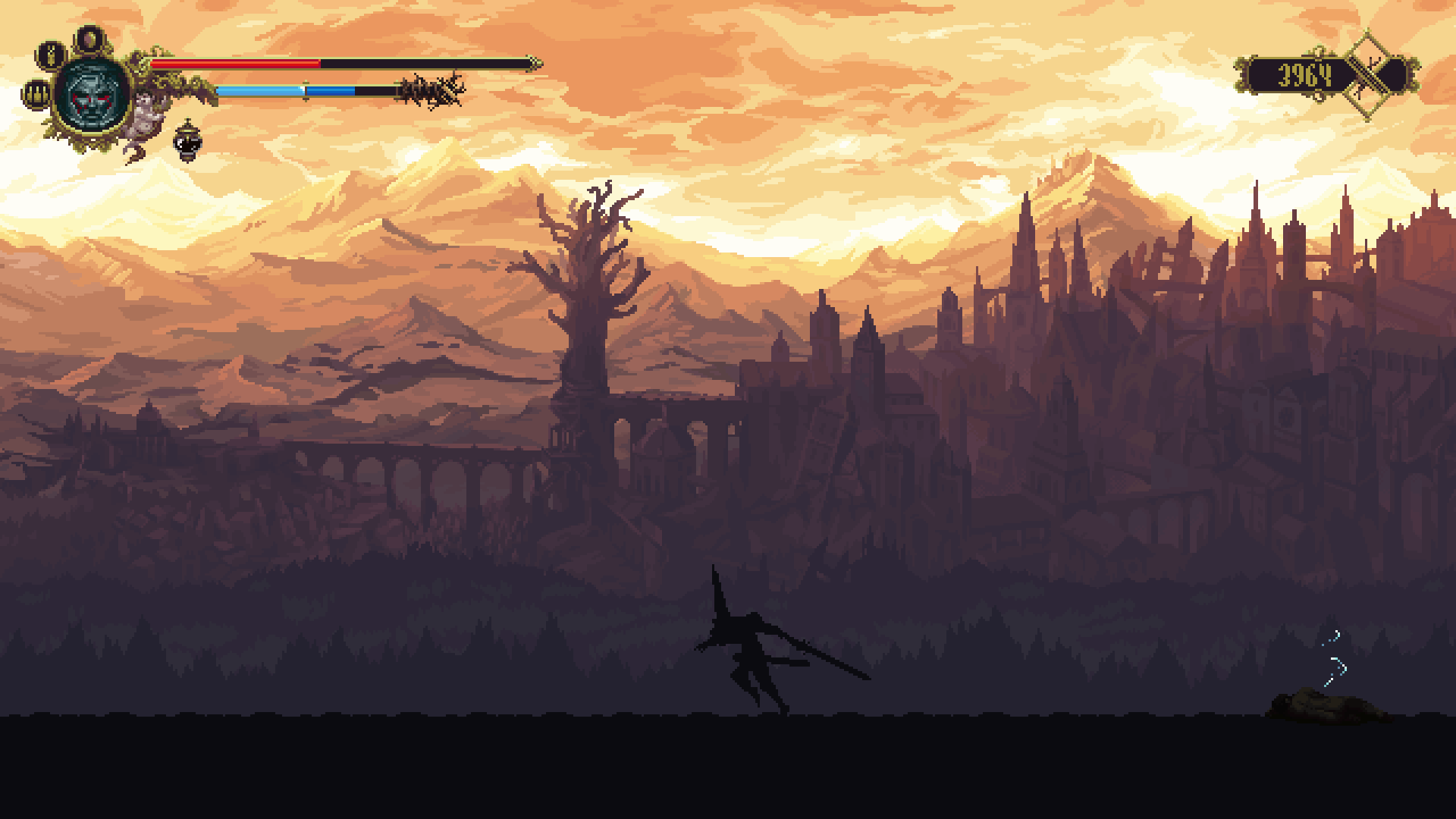Image resolution: width=1456 pixels, height=819 pixels.
Task: Select the three-candle slot beside the portrait
Action: 36,94
